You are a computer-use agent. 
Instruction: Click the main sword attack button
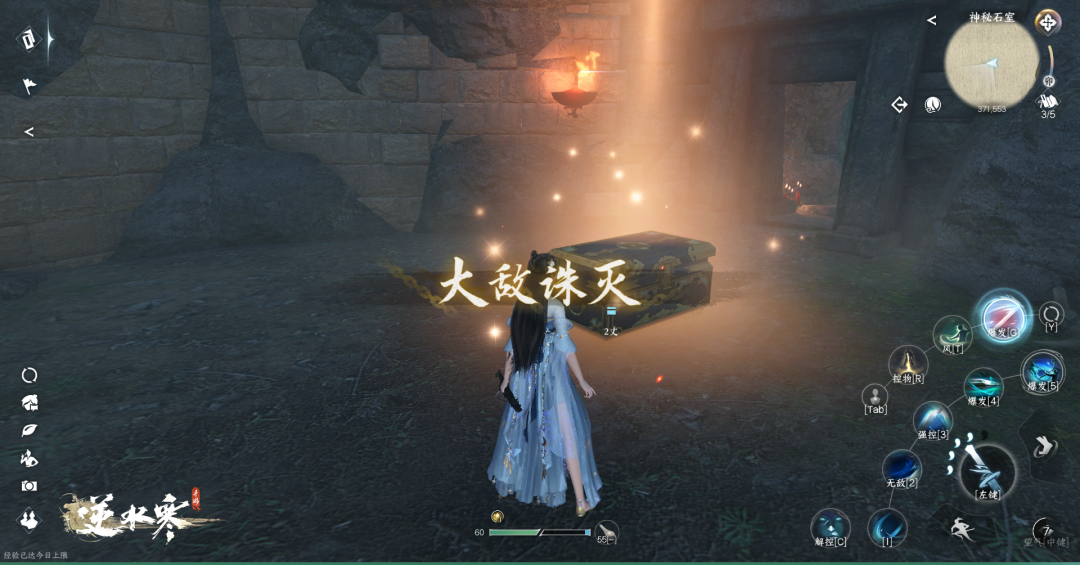(x=986, y=471)
